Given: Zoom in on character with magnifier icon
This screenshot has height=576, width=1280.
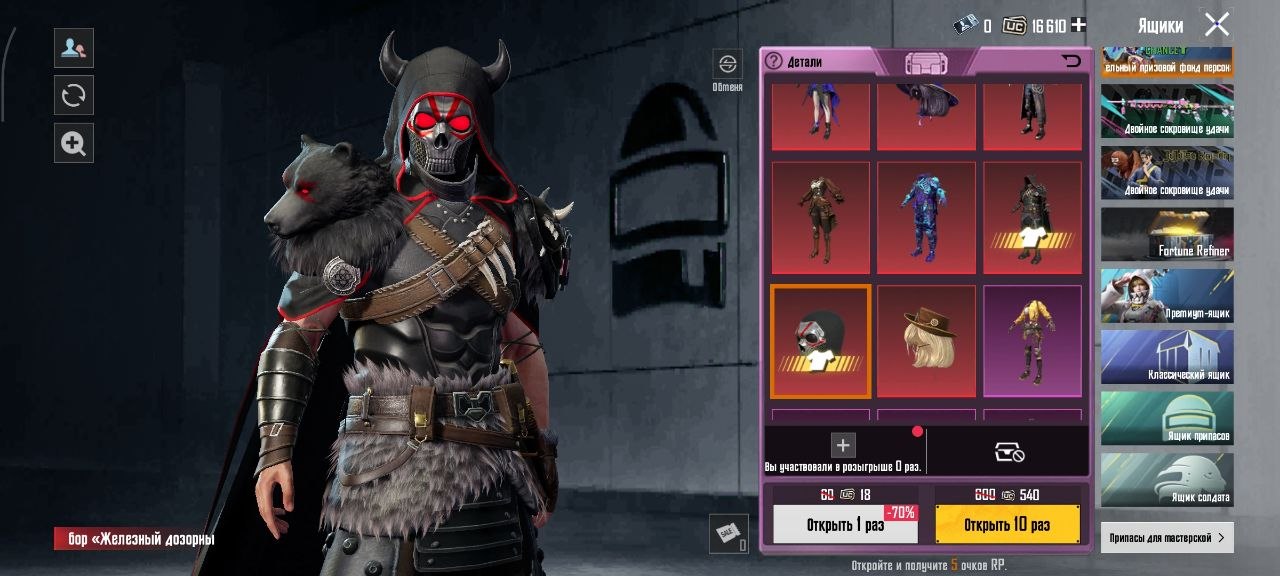Looking at the screenshot, I should (73, 143).
